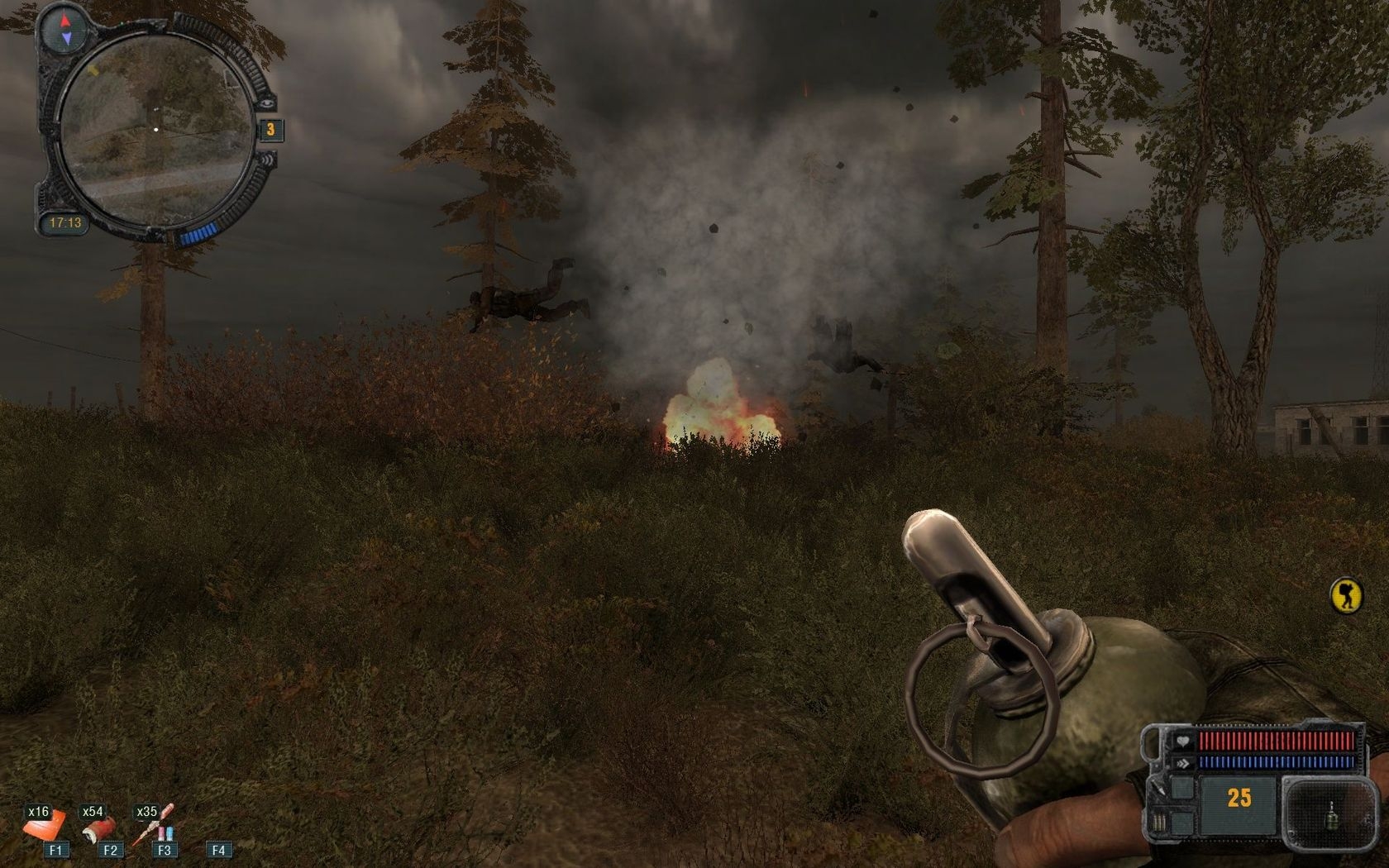Expand the yellow '3' task counter
The image size is (1389, 868).
click(270, 129)
